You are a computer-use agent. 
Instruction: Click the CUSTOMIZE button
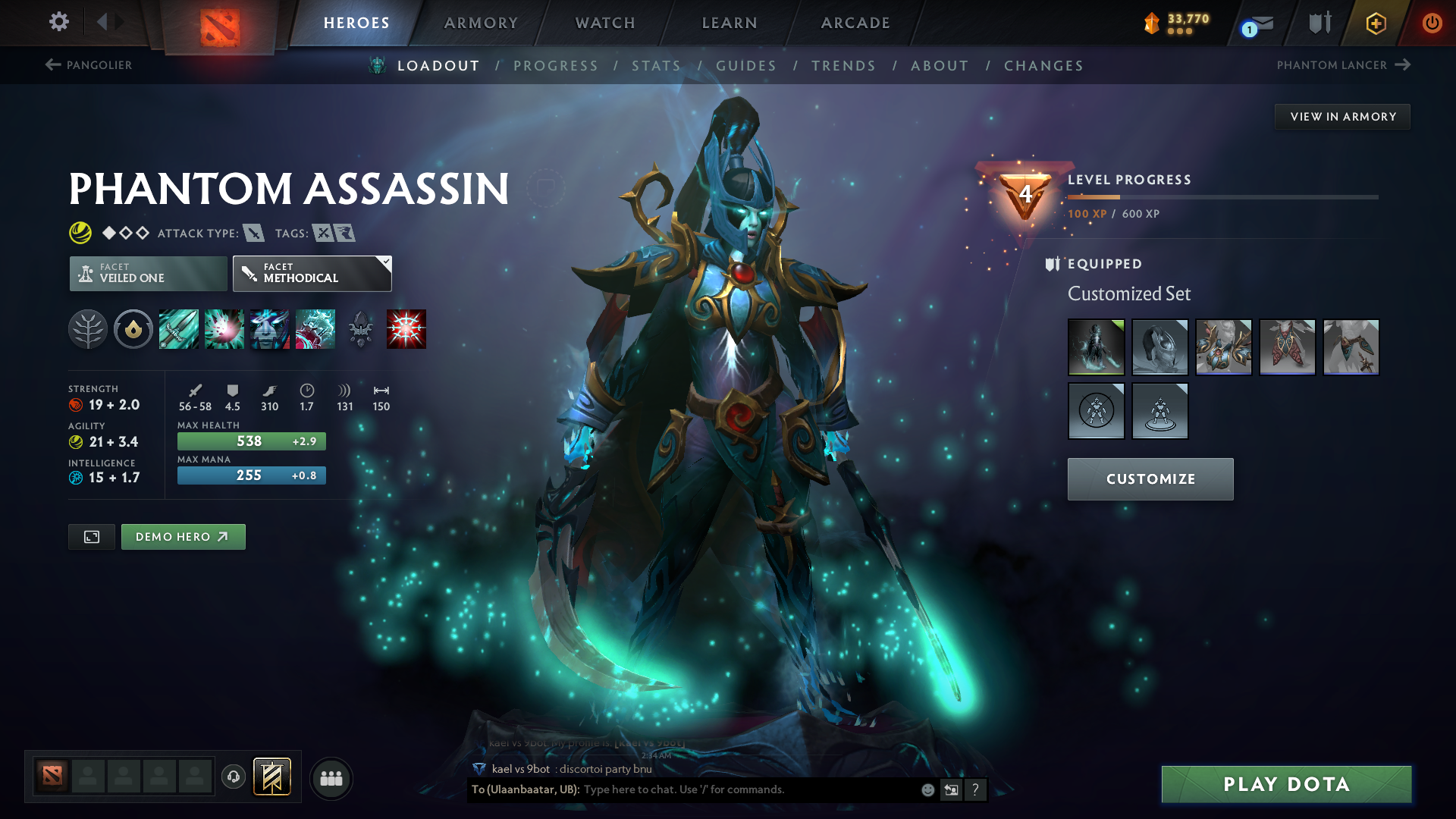[1150, 479]
